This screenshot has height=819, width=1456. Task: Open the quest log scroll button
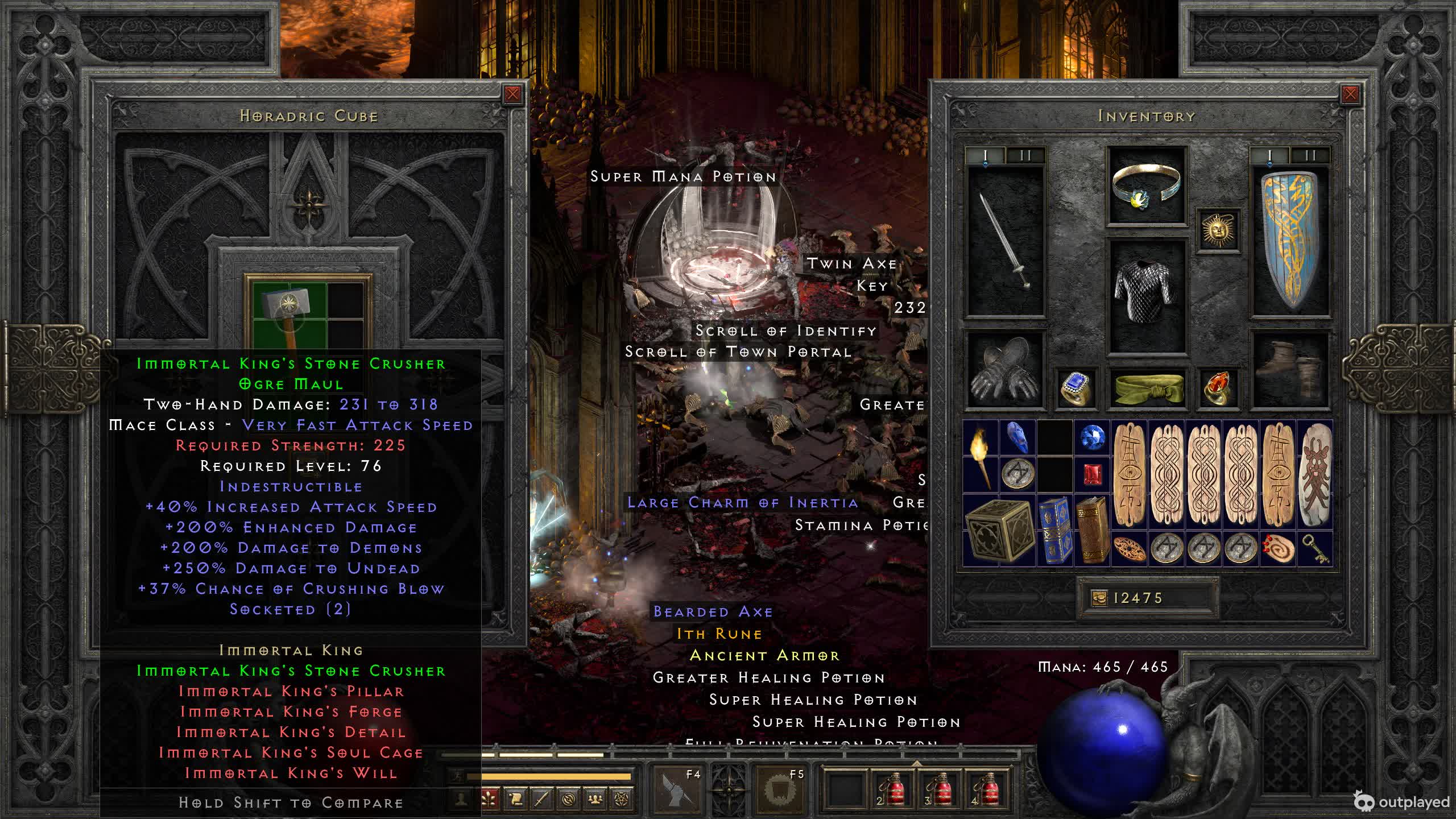click(515, 800)
